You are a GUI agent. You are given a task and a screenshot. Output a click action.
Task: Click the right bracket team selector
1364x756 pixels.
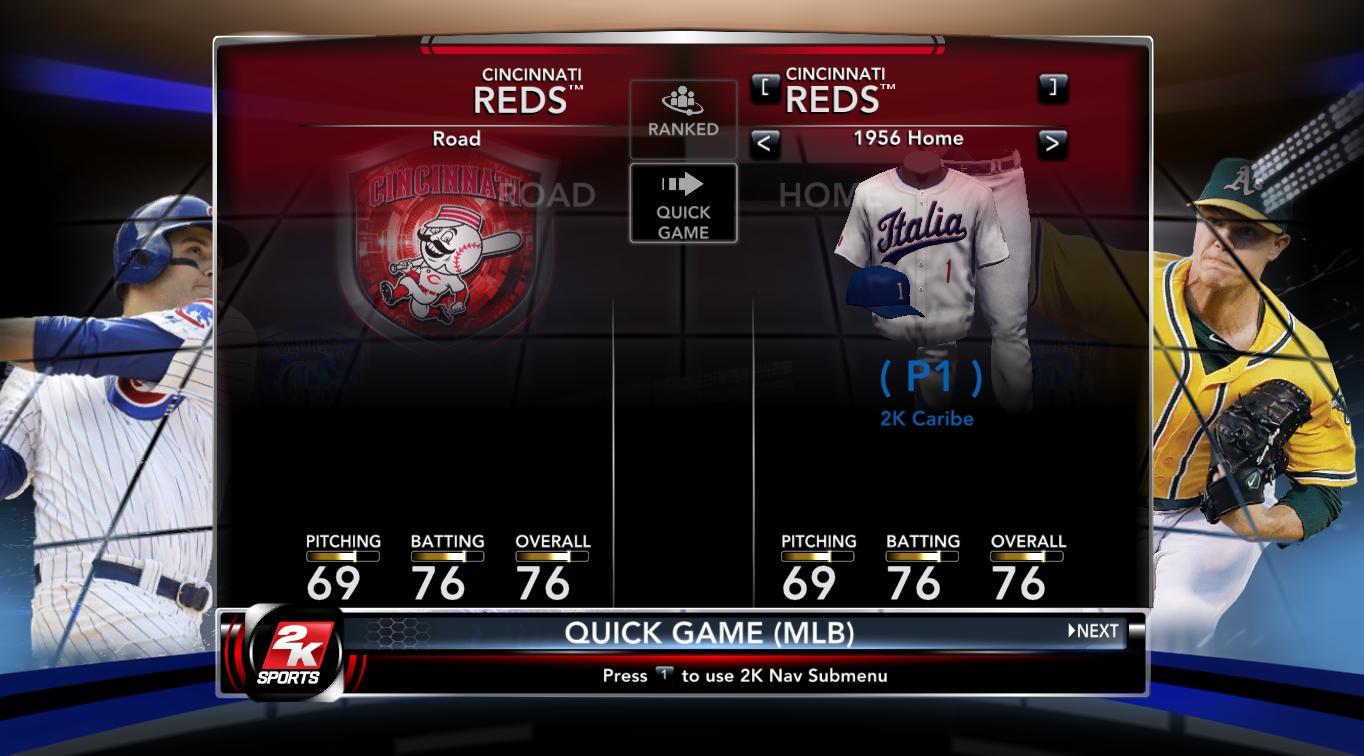[1052, 87]
